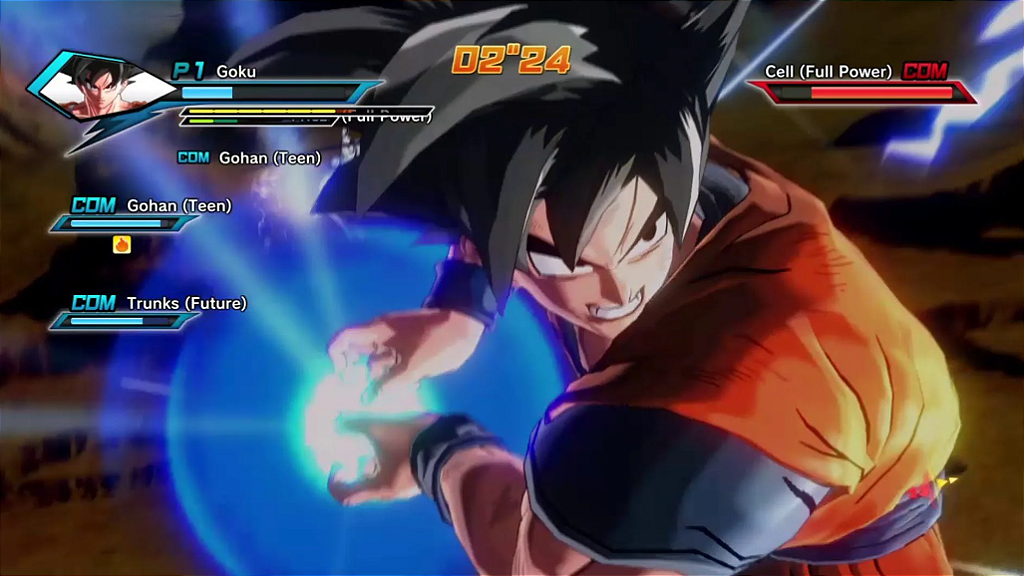This screenshot has width=1024, height=576.
Task: Choose the Trunks (Future) ally entry
Action: [186, 303]
